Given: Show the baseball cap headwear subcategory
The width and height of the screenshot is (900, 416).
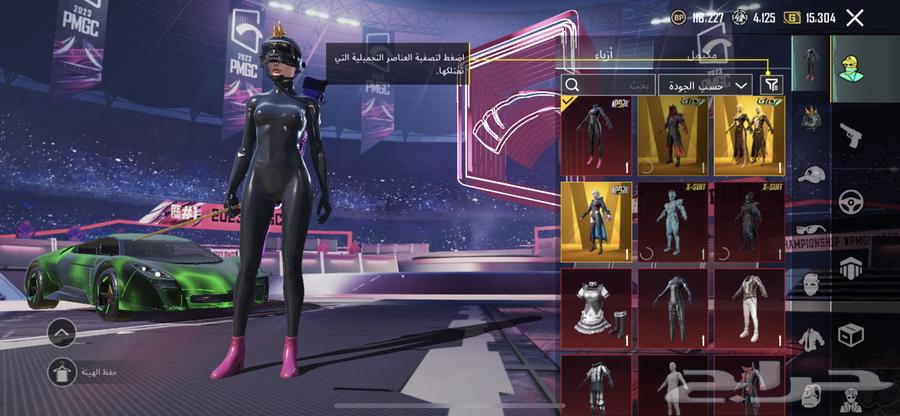Looking at the screenshot, I should tap(811, 174).
